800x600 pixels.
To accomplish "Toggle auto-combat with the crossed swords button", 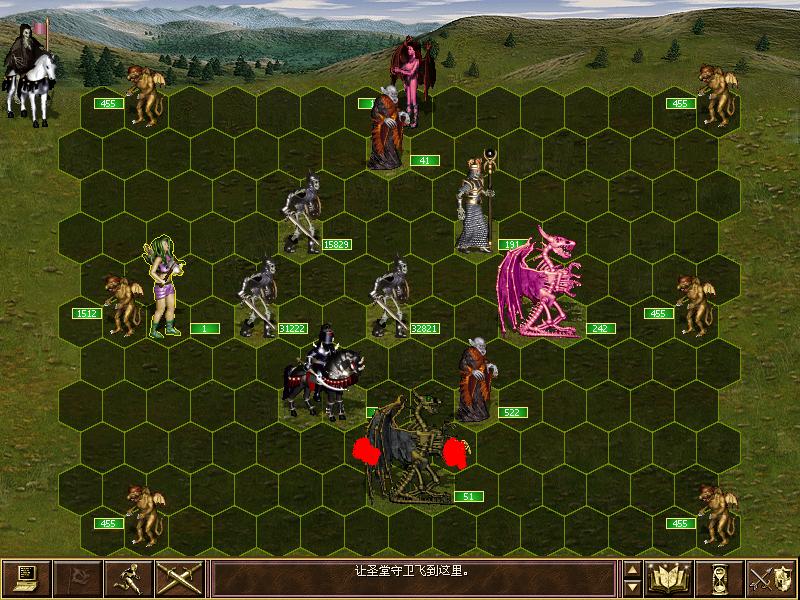I will coord(180,577).
